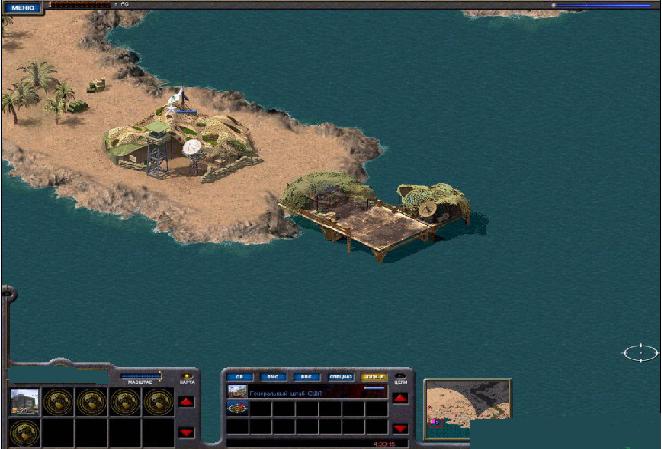Screen dimensions: 662x449
Task: Click the red down arrow beside production grid
Action: coord(400,428)
